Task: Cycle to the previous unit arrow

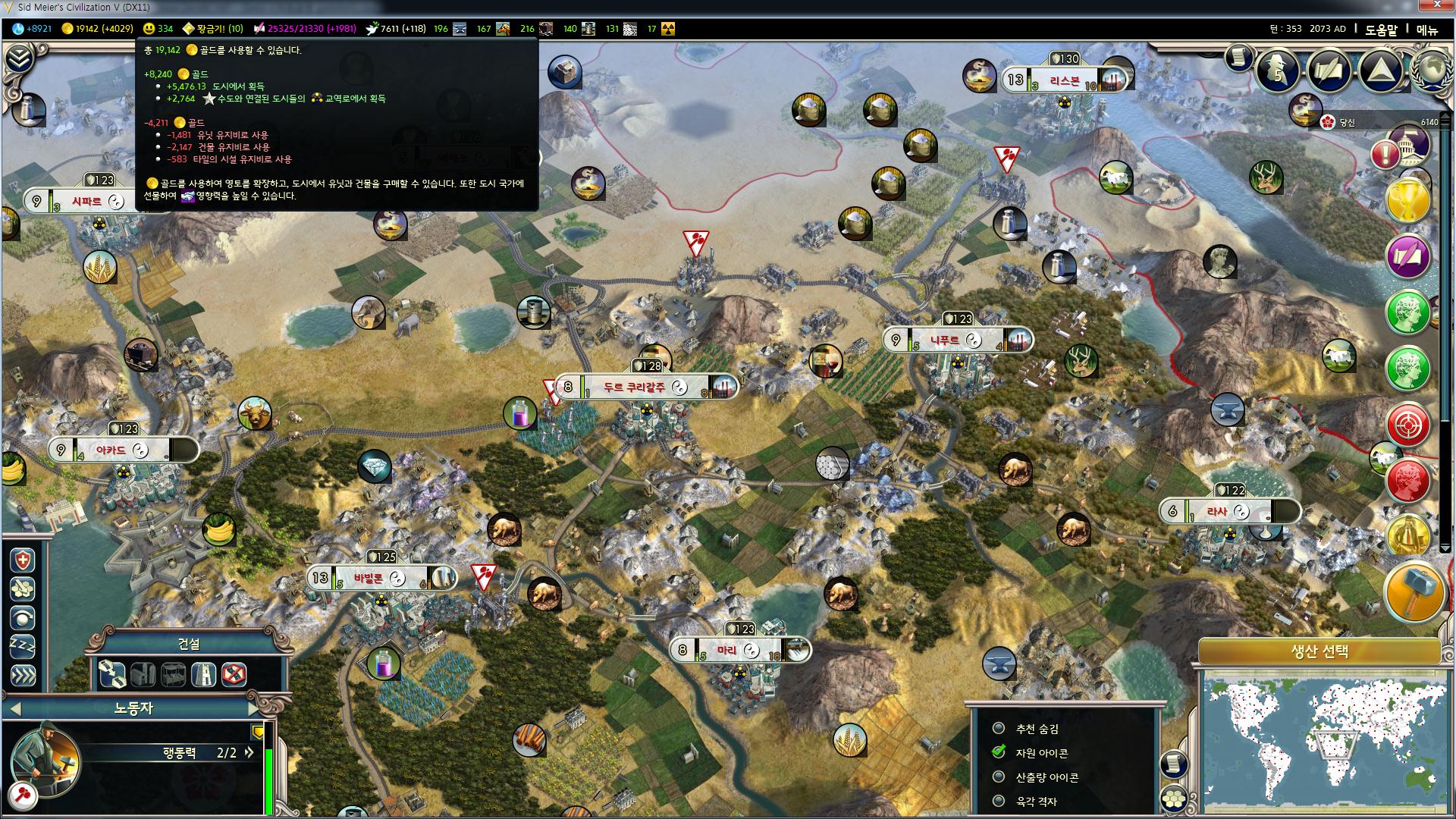Action: 15,709
